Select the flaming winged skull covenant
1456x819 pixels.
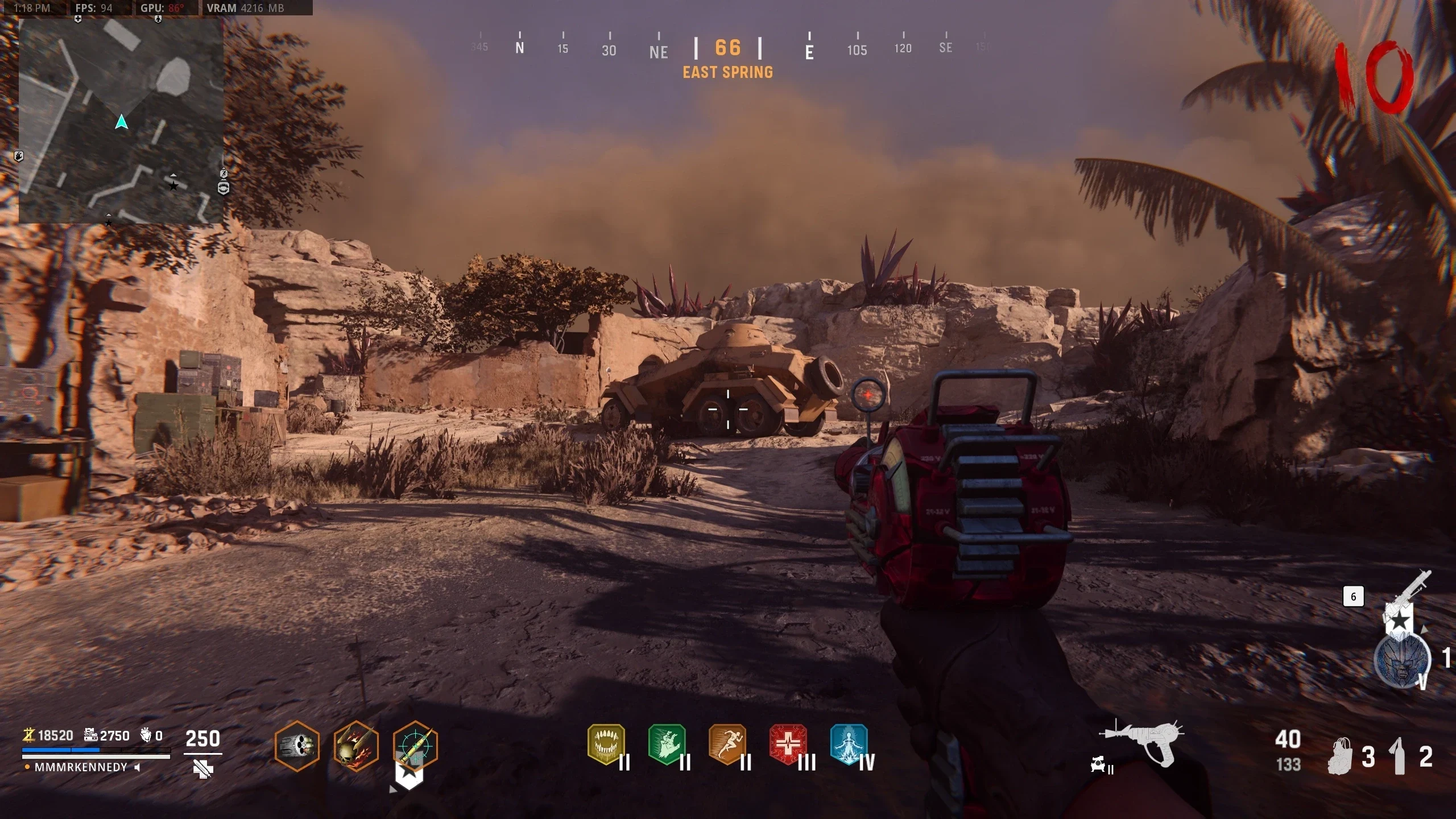click(356, 745)
